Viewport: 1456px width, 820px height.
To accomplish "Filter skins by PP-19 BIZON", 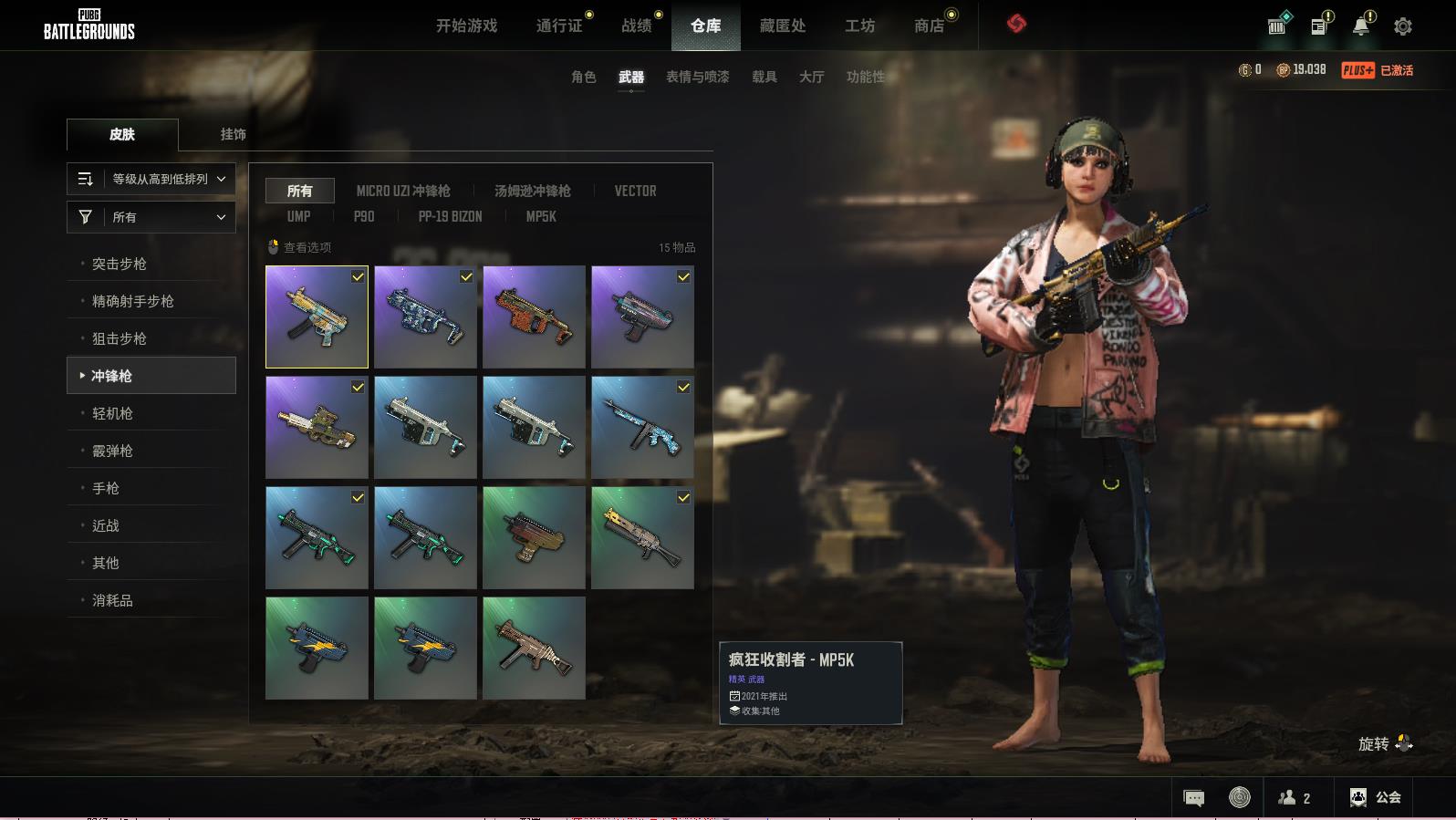I will coord(450,216).
